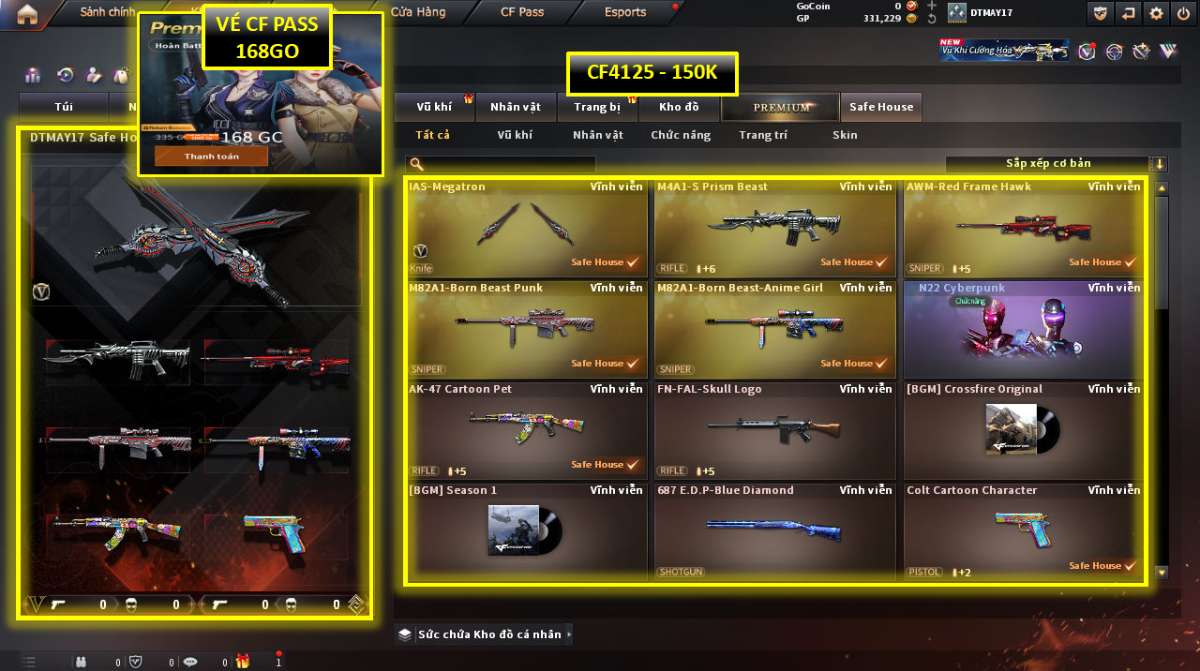Select the IAS-Megatron knife item
Viewport: 1200px width, 671px height.
tap(525, 227)
